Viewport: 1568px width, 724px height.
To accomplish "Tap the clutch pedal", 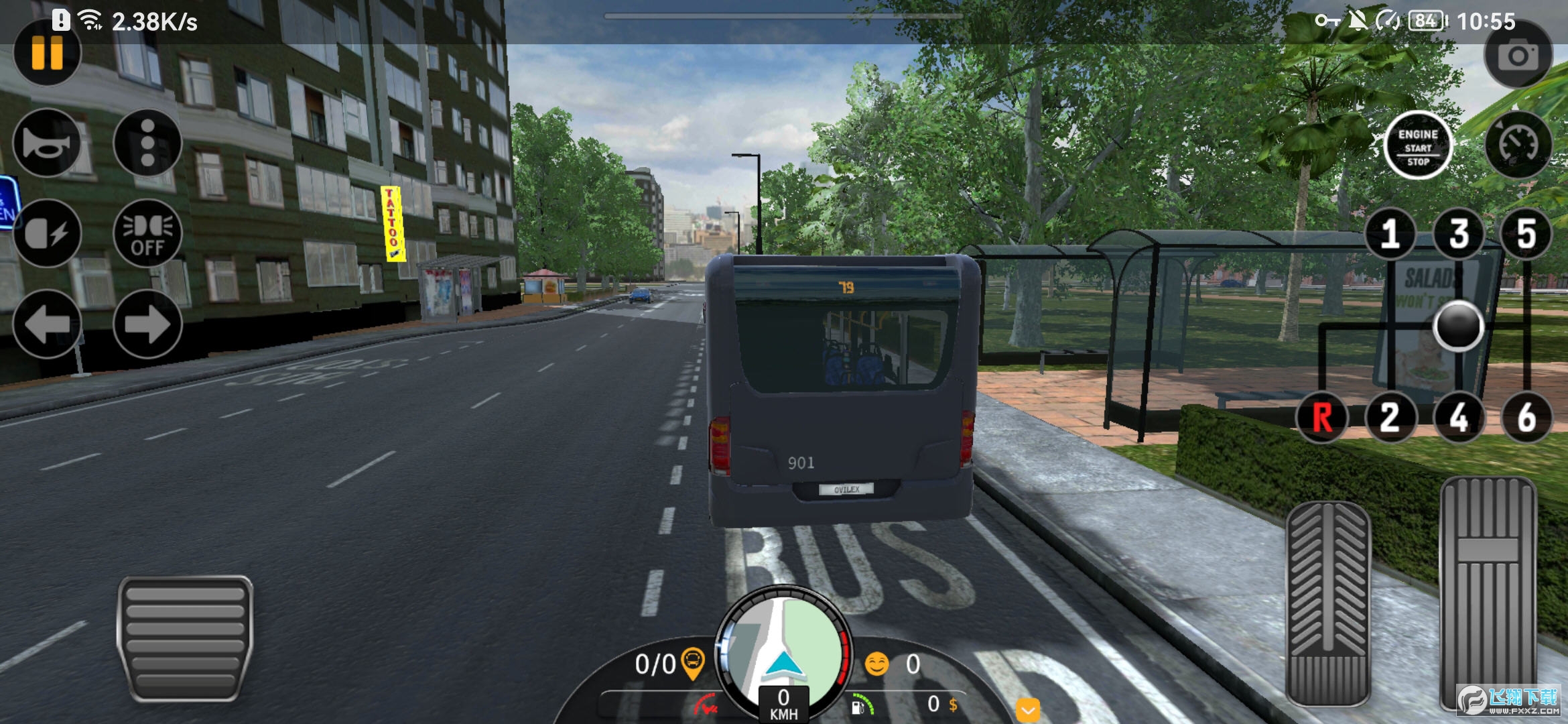I will 185,638.
